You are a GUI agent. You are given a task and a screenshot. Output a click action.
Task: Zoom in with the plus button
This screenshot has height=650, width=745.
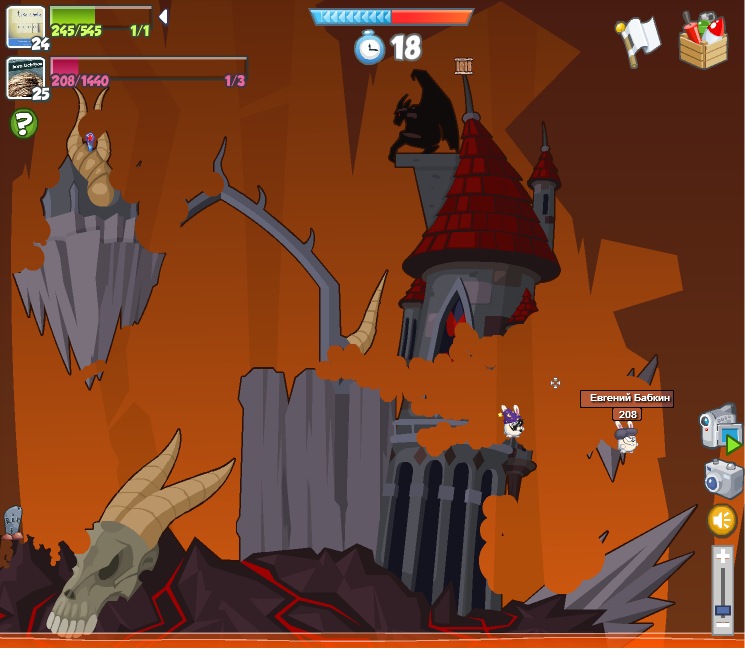pyautogui.click(x=722, y=556)
